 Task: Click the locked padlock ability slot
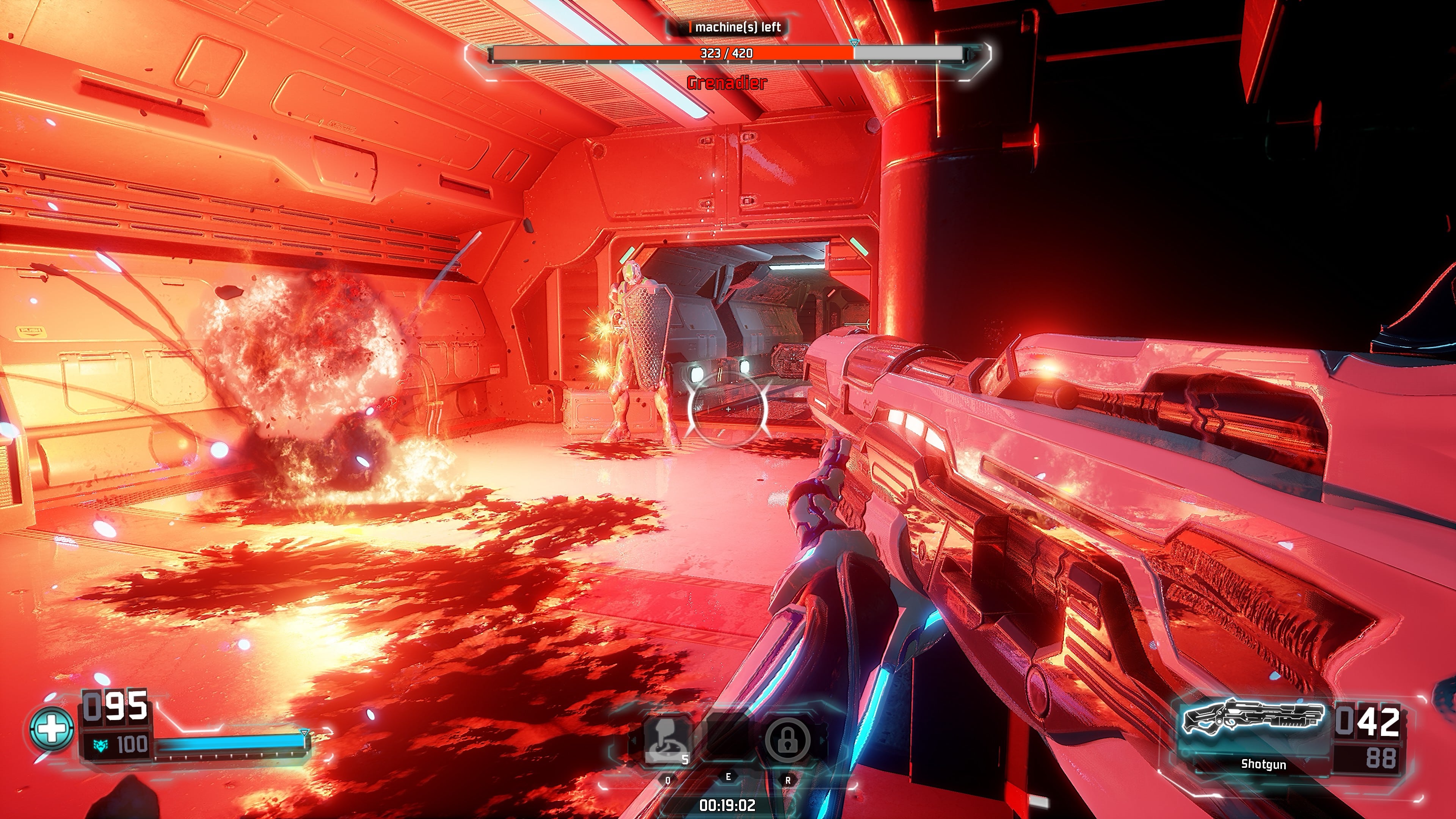787,739
